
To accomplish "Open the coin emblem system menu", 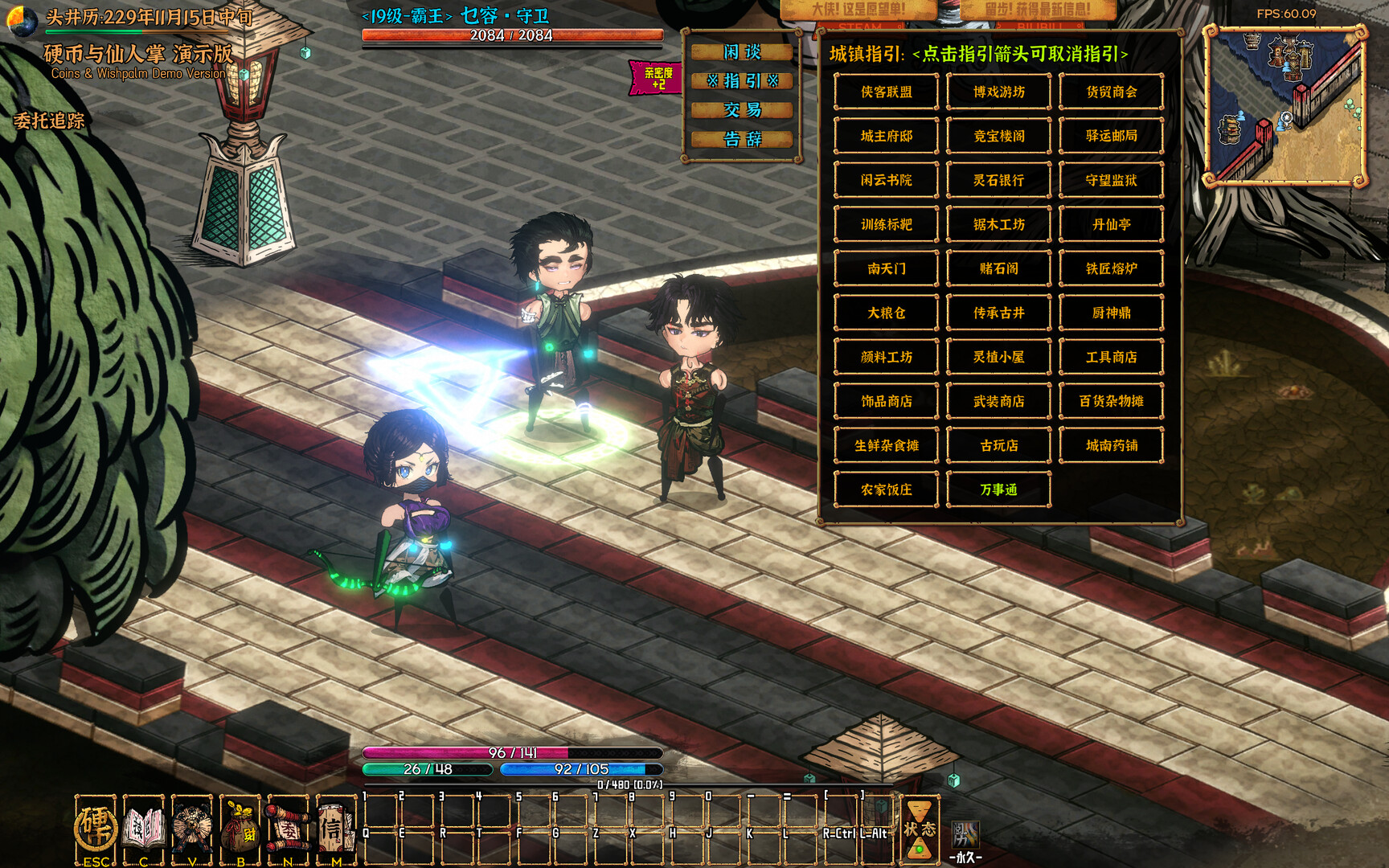I will 96,828.
